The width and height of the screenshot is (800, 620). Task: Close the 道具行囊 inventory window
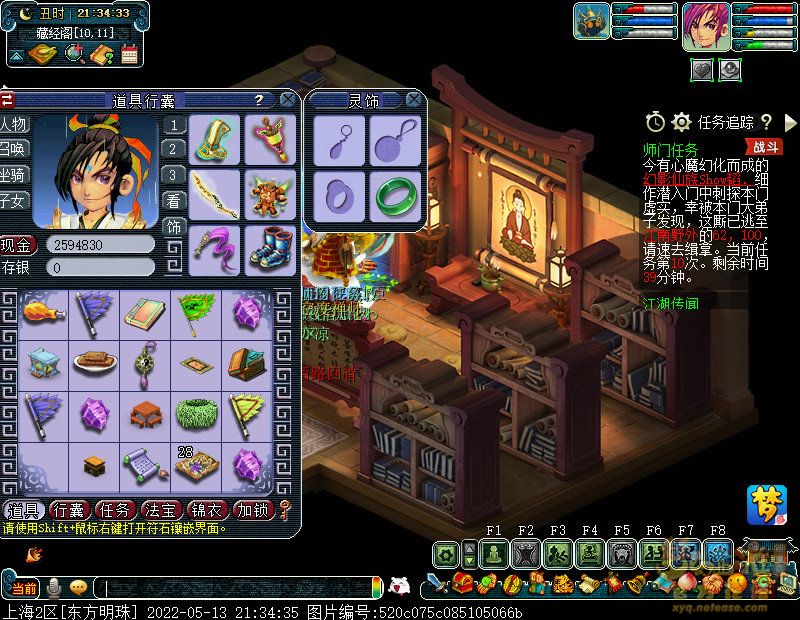(287, 100)
